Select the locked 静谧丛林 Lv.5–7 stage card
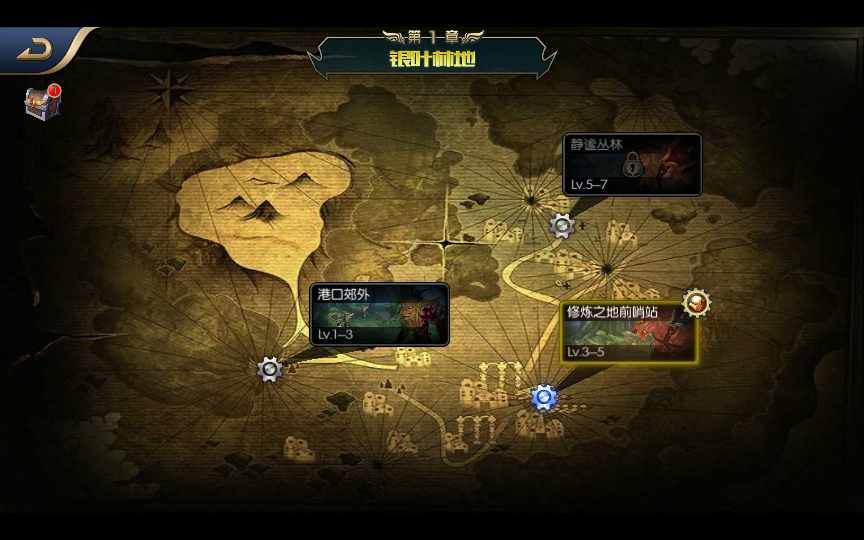This screenshot has width=864, height=540. 632,165
